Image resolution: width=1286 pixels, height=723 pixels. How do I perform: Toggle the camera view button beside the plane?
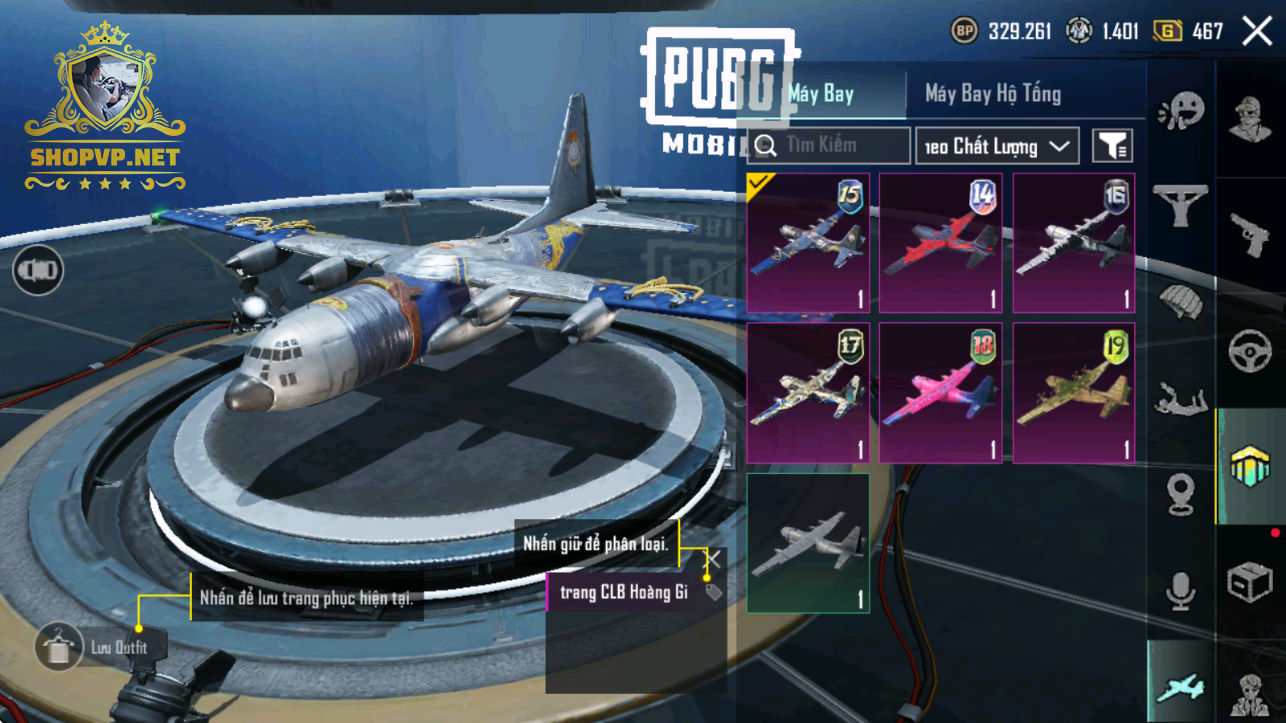click(x=38, y=270)
